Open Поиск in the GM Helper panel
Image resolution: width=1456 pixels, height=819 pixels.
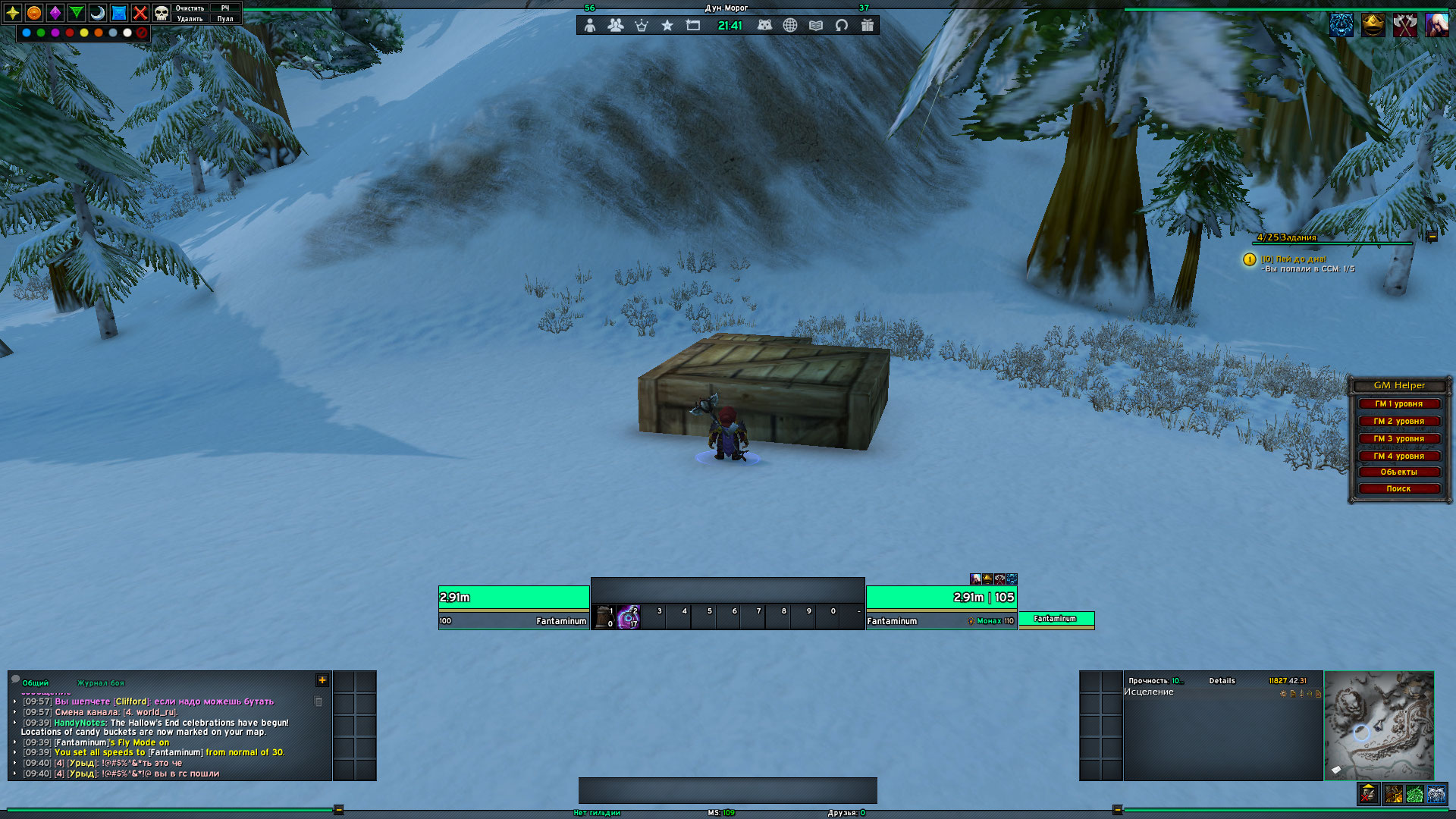click(x=1399, y=489)
